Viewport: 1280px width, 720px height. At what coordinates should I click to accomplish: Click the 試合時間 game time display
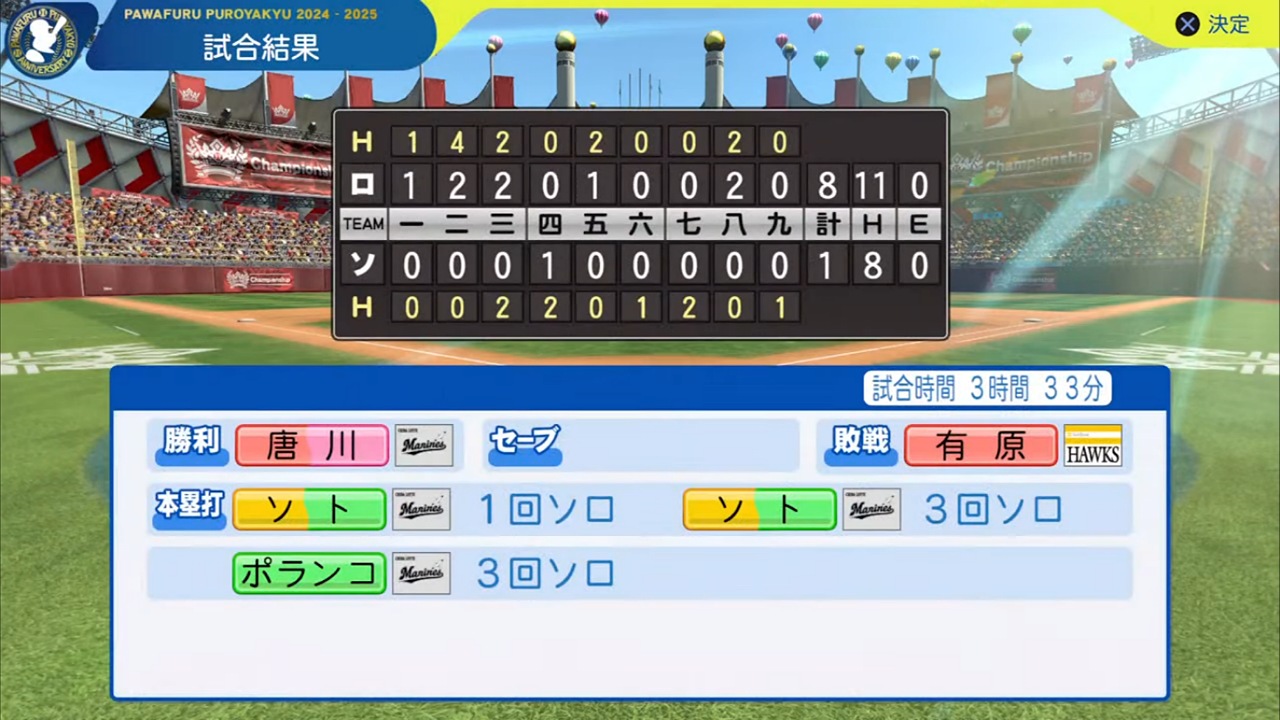tap(985, 389)
